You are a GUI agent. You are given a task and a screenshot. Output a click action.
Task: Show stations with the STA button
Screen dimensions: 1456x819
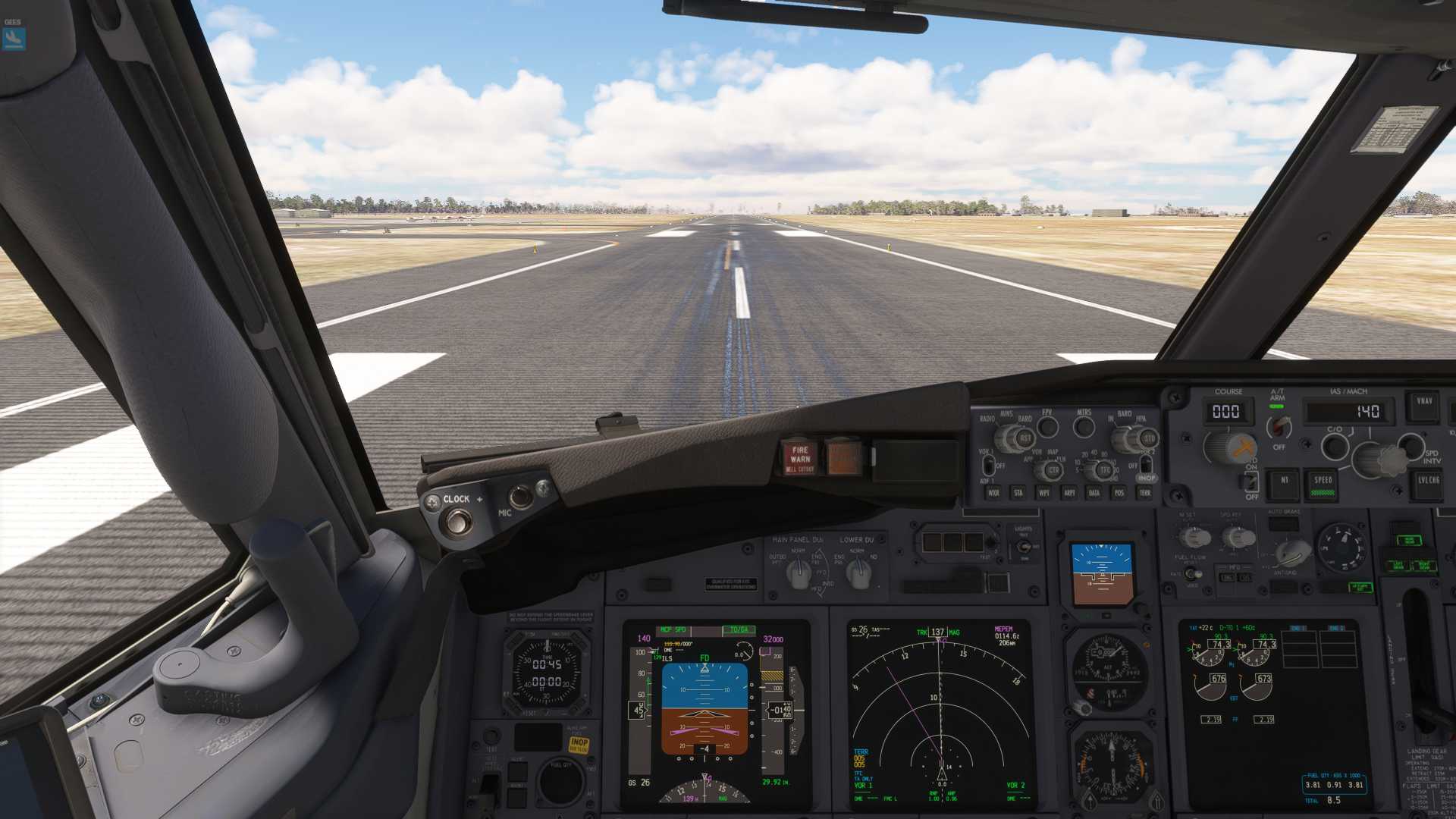pyautogui.click(x=1018, y=493)
